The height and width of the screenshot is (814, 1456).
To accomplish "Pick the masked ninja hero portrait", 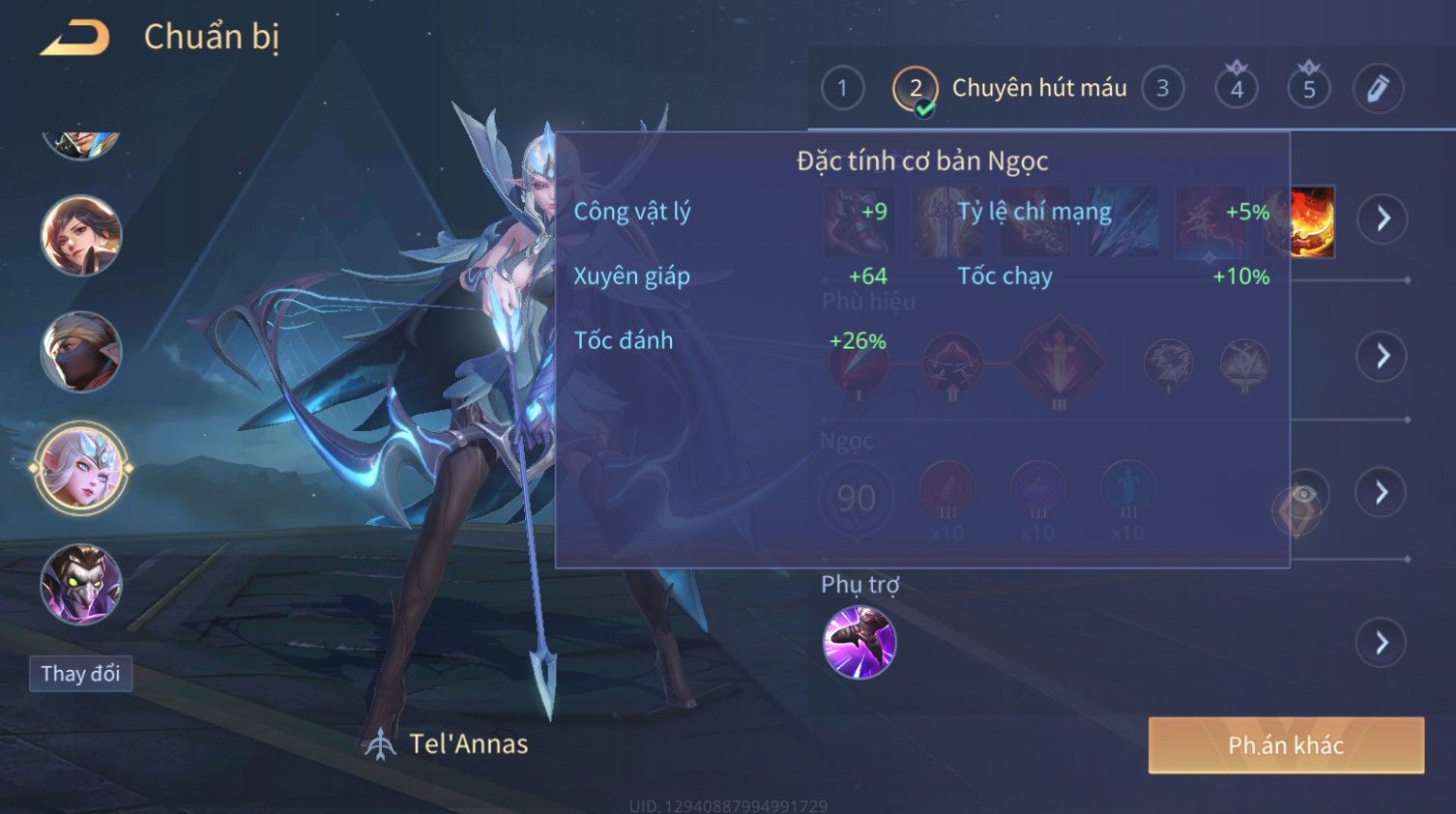I will [x=81, y=352].
